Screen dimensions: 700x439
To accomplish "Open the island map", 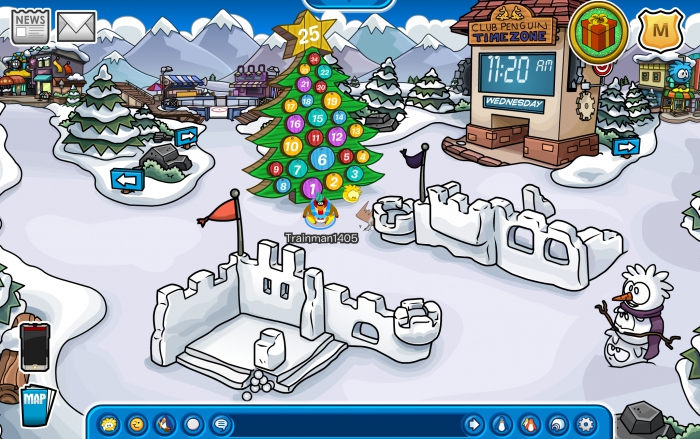I will [34, 406].
